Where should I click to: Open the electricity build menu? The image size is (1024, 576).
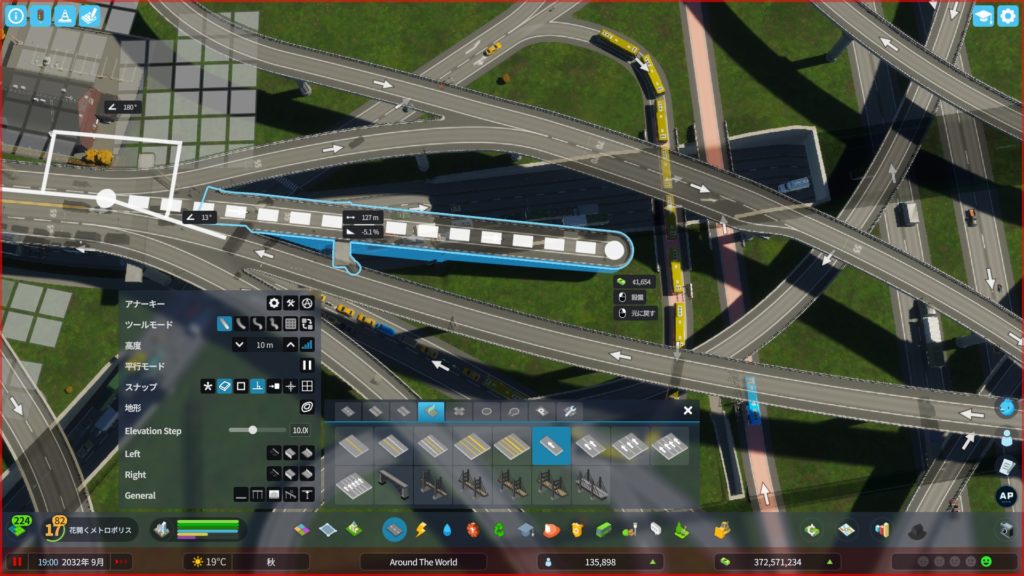[421, 529]
